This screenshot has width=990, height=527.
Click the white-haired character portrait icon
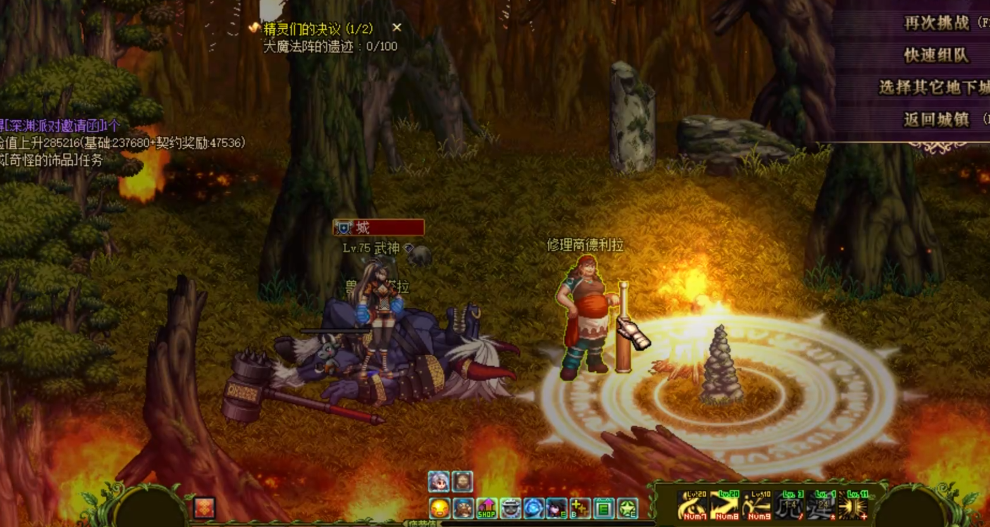click(439, 482)
